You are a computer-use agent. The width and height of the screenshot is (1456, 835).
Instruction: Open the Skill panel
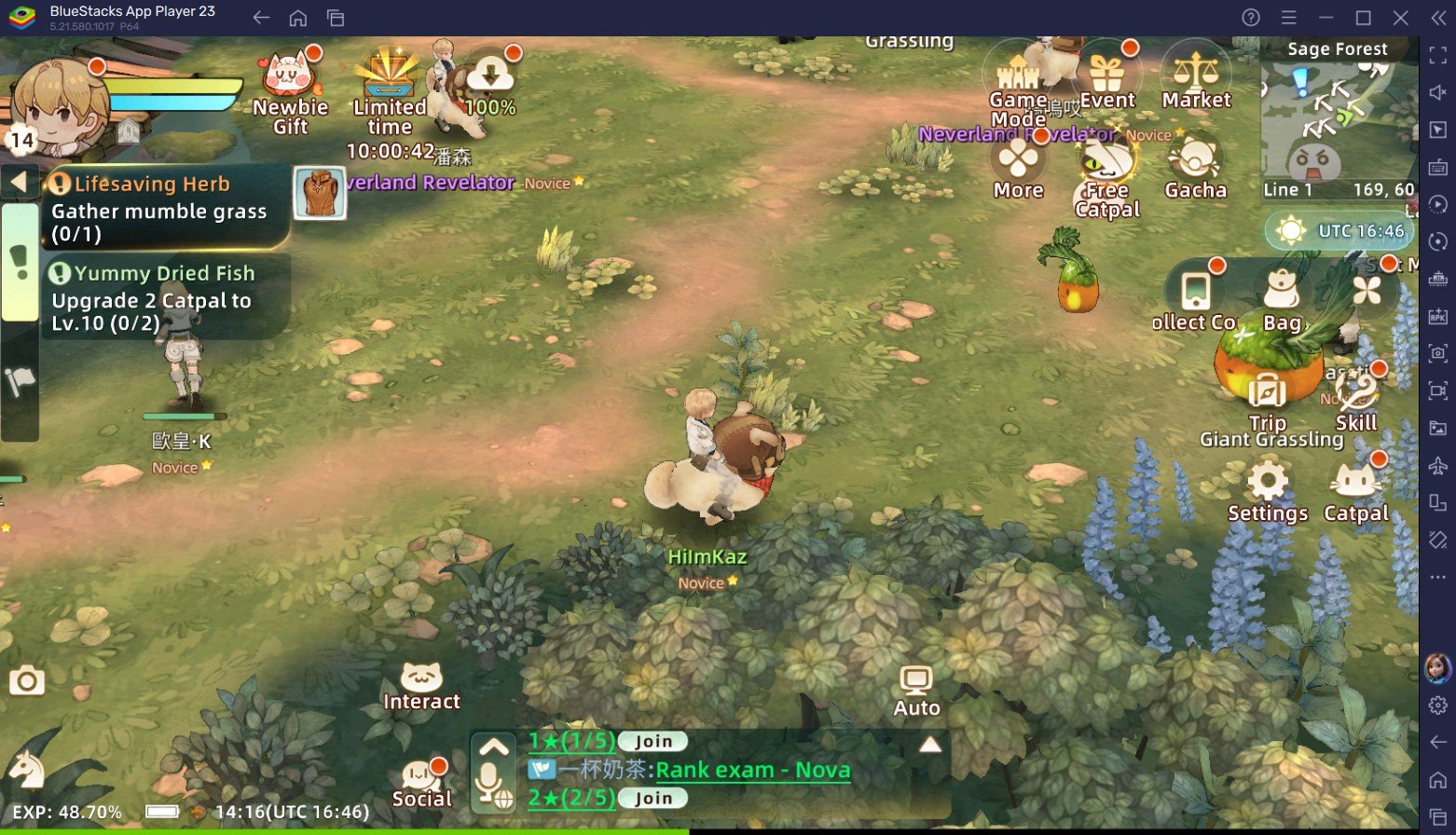click(1355, 391)
